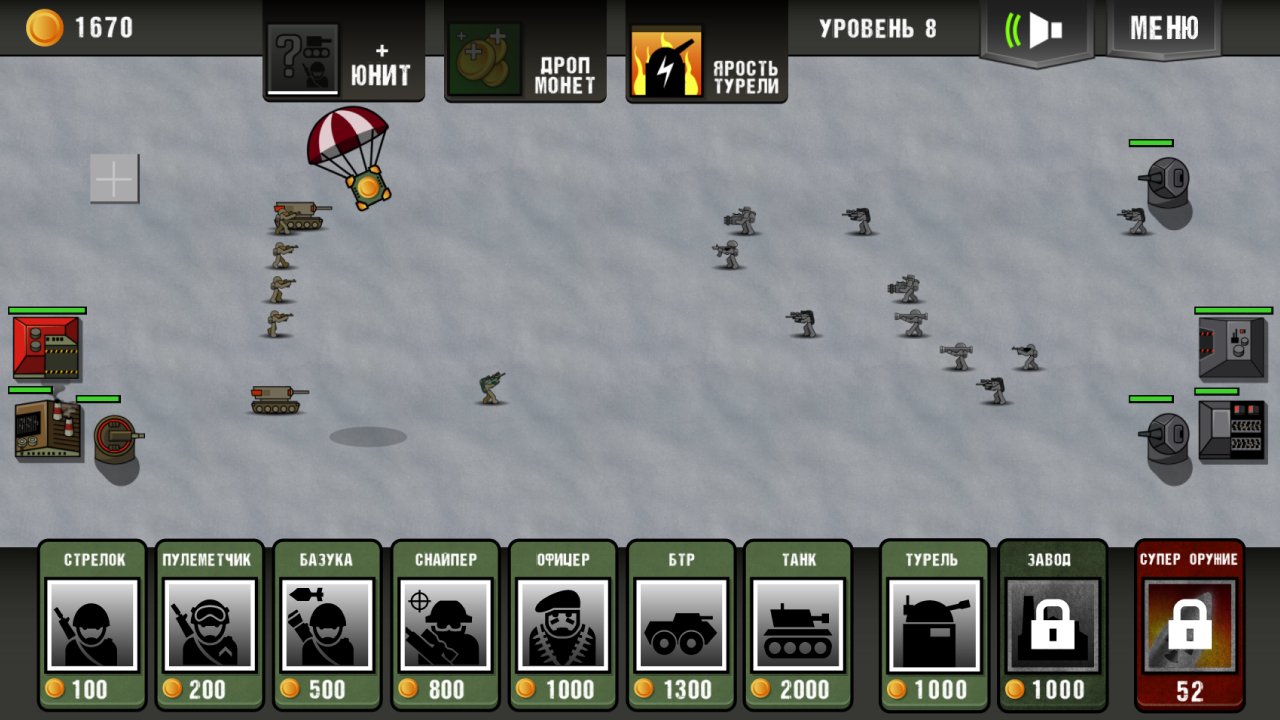This screenshot has height=720, width=1280.
Task: Buy a СНАЙПЕР unit
Action: point(445,625)
